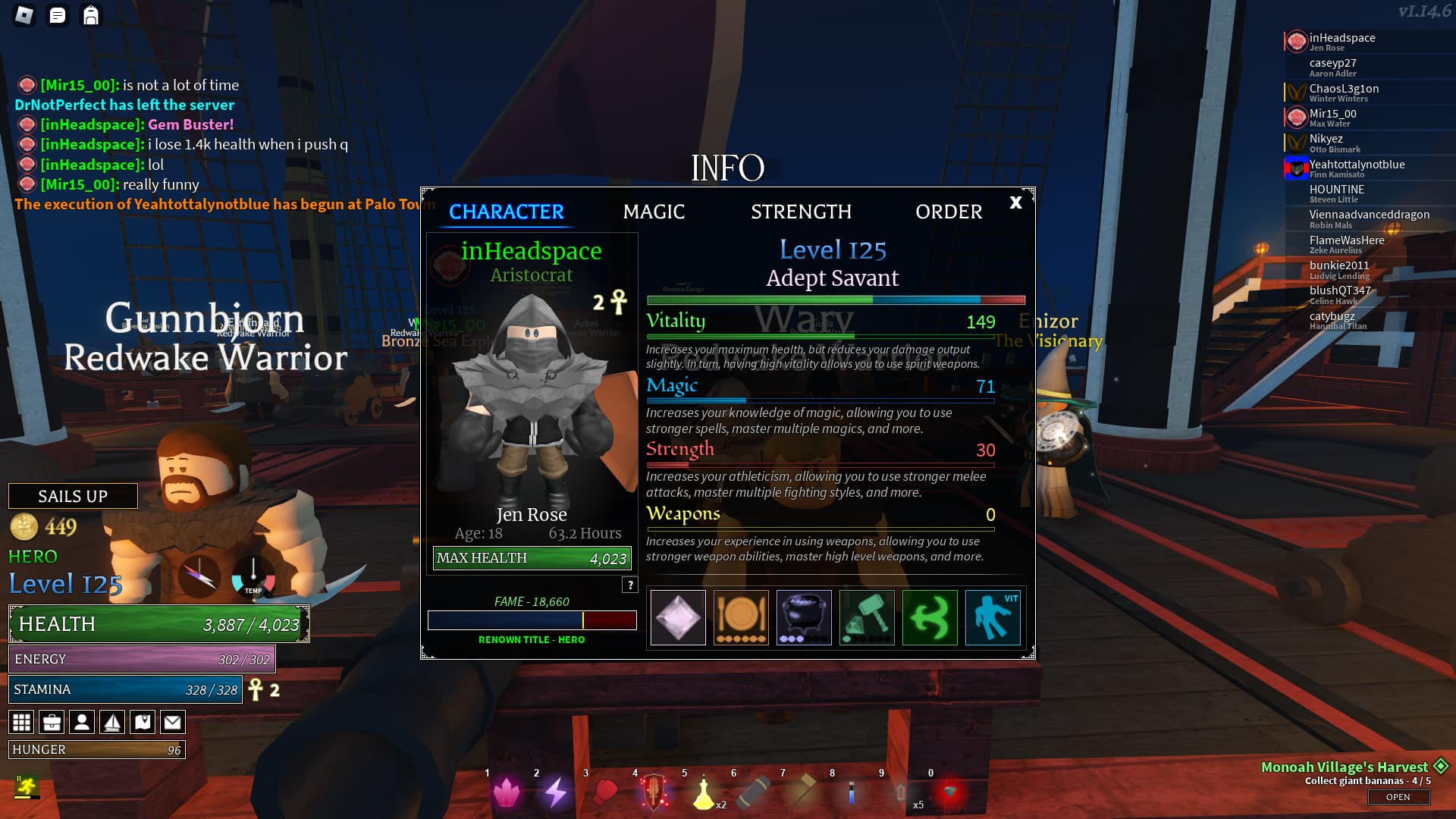This screenshot has height=819, width=1456.
Task: Show the Order tab
Action: pos(949,212)
